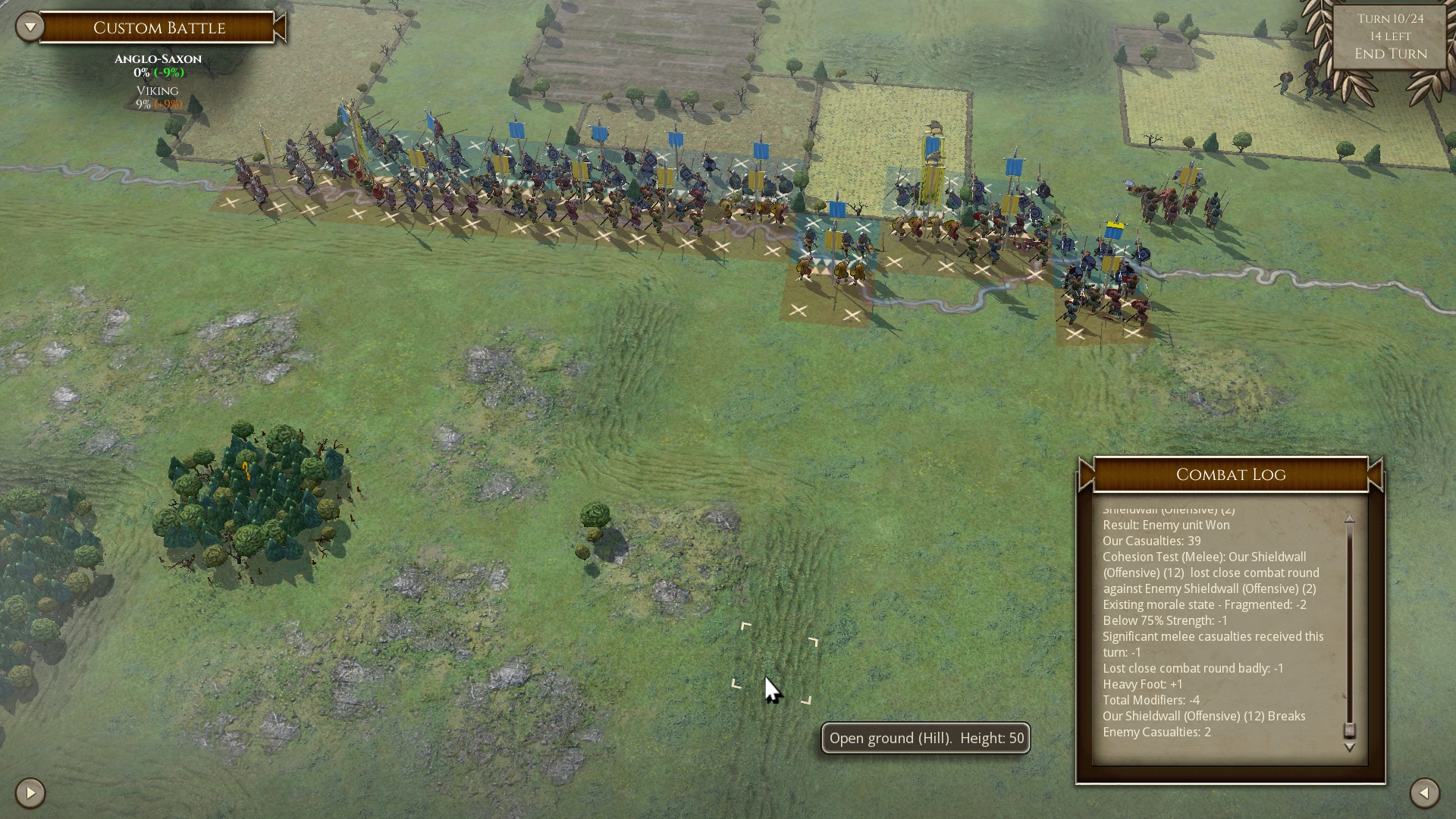Expand the bottom-left play arrow panel

click(x=30, y=793)
